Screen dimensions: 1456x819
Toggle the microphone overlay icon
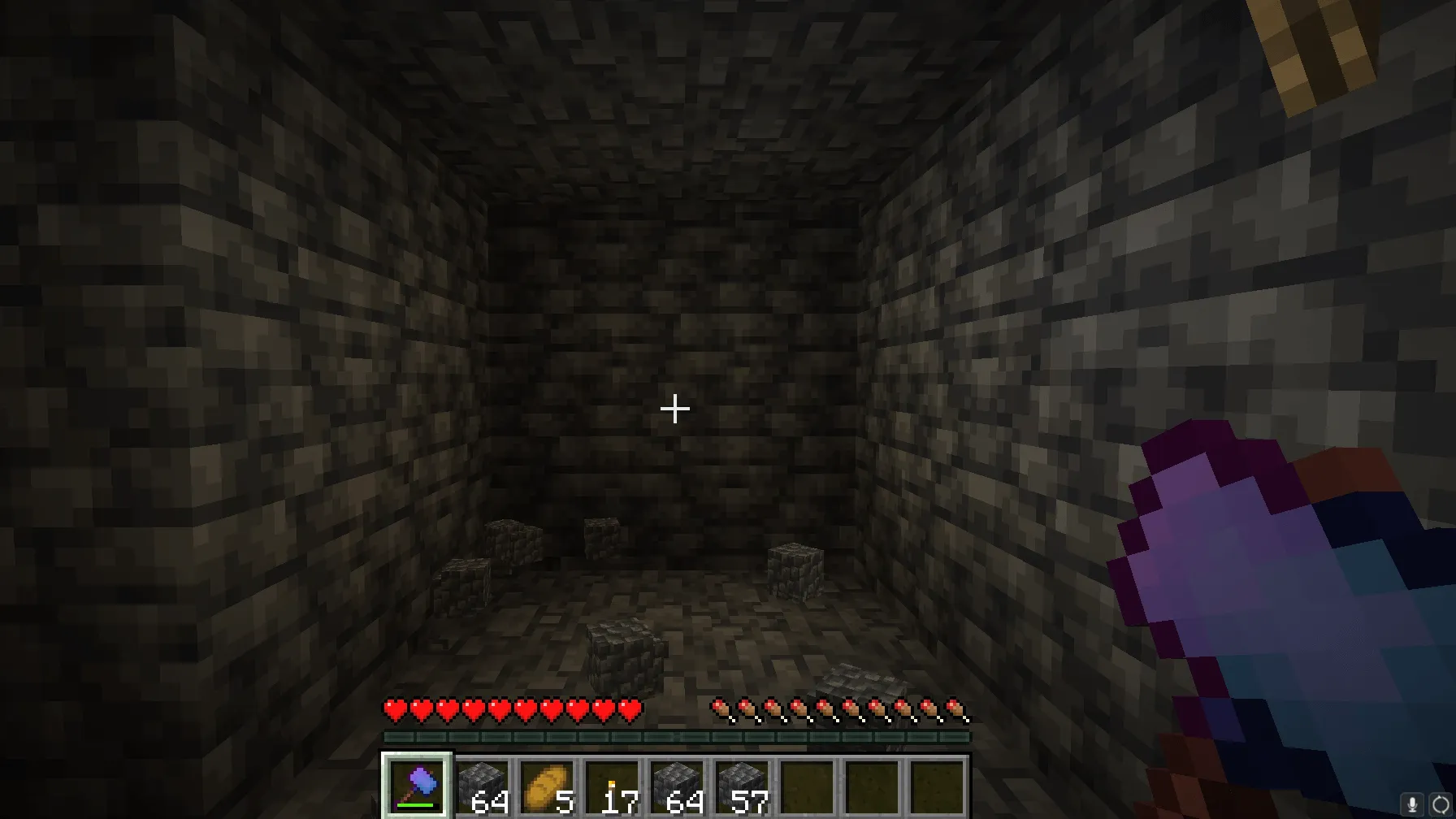[x=1412, y=802]
